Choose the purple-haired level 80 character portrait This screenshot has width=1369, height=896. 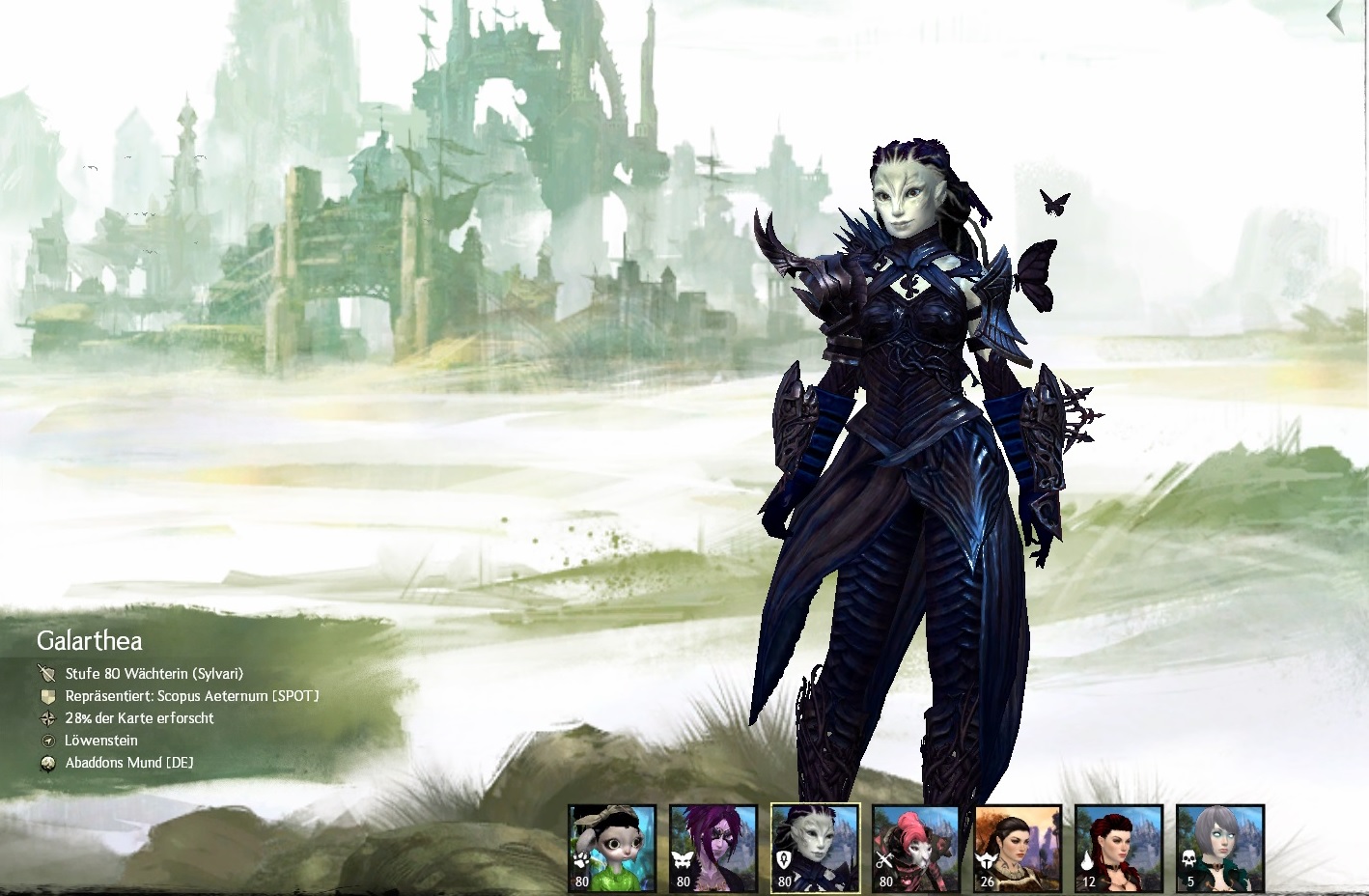pos(713,847)
